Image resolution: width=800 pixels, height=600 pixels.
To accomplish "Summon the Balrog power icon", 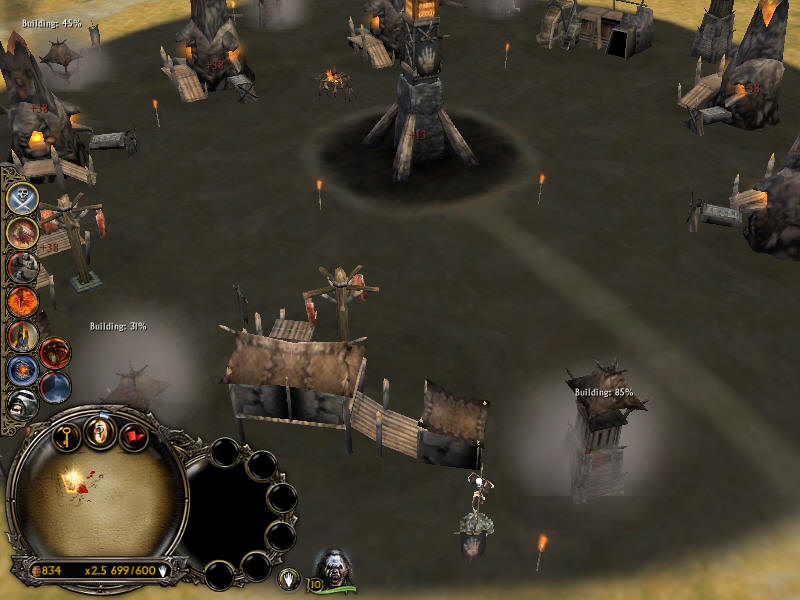I will coord(55,353).
